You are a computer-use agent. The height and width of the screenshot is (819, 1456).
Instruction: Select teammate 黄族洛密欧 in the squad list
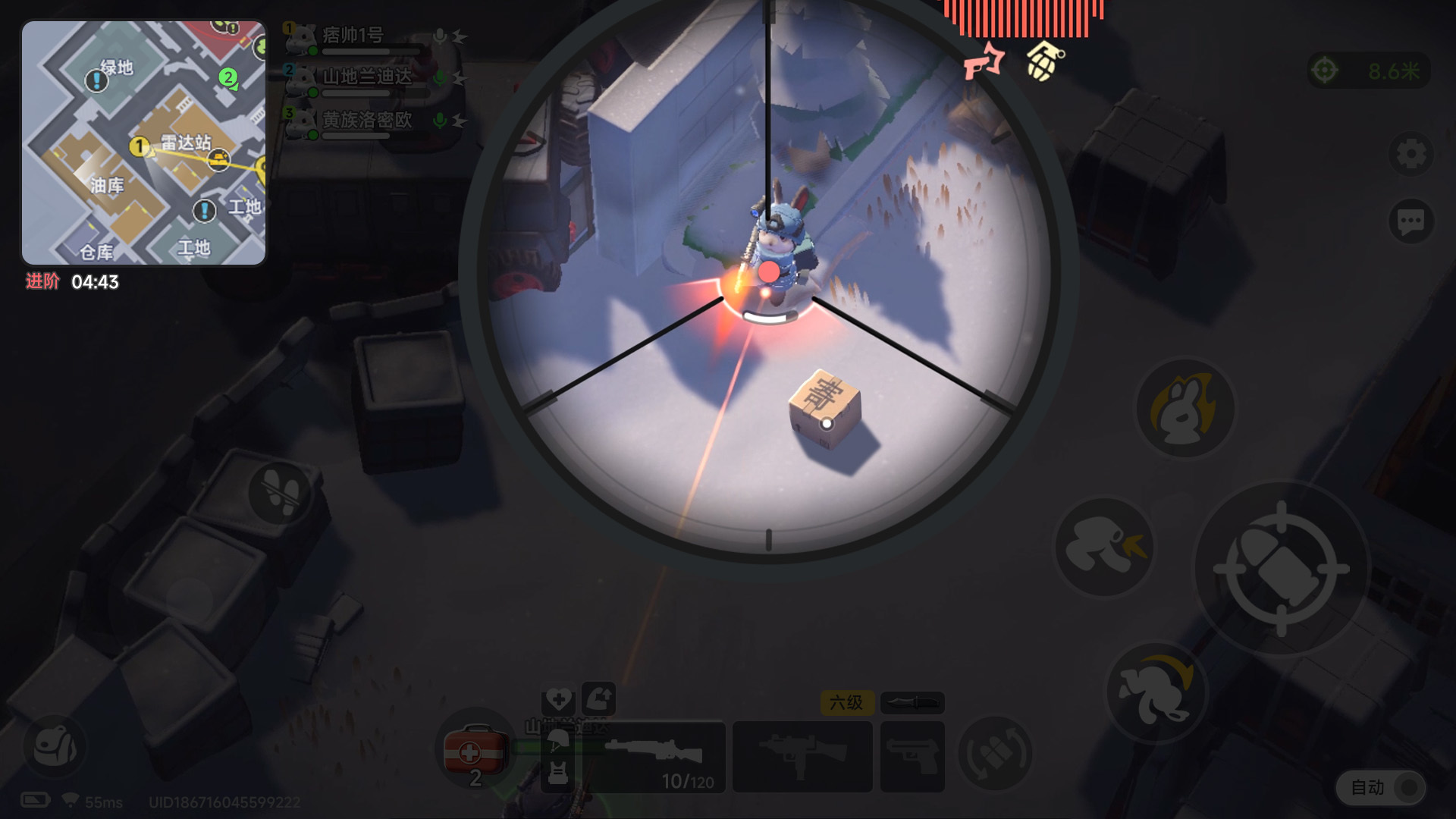point(366,121)
